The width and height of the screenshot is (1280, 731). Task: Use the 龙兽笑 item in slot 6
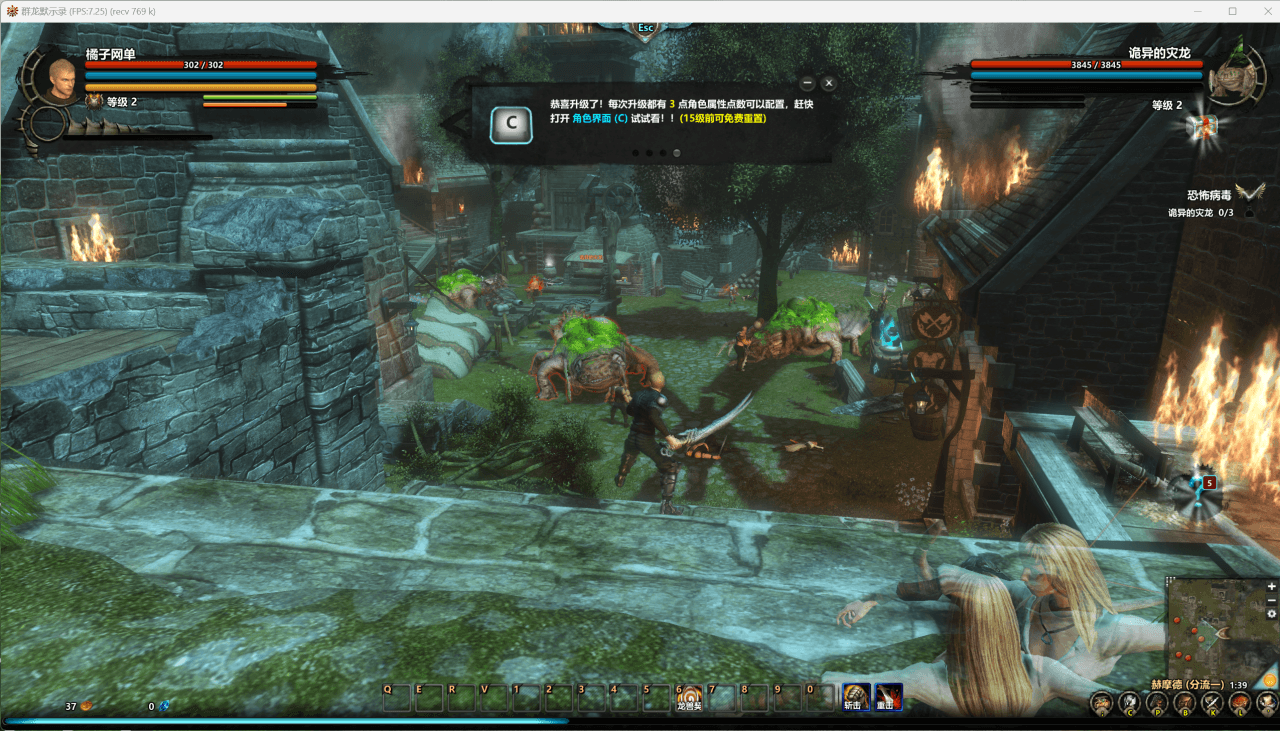pos(690,696)
